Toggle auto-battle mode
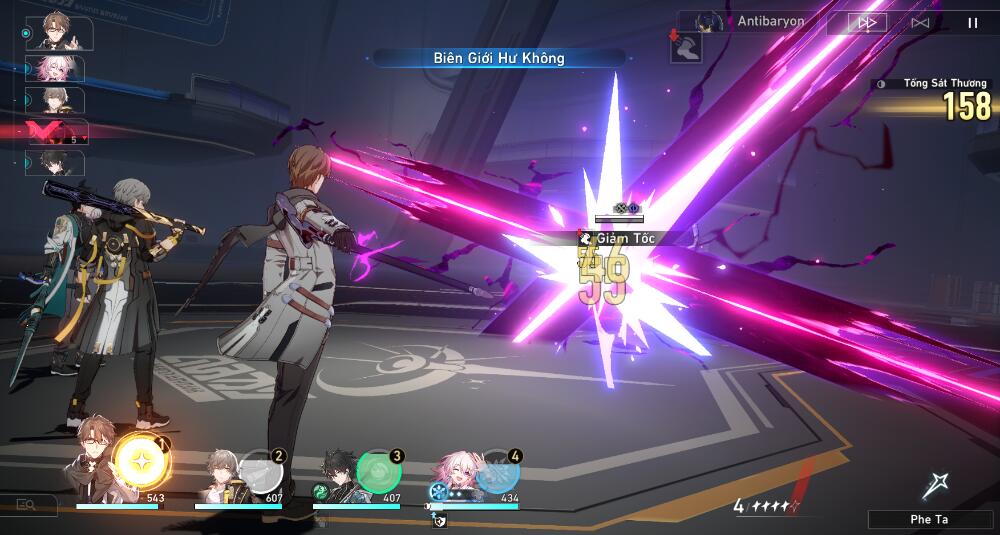The image size is (1000, 535). 920,21
